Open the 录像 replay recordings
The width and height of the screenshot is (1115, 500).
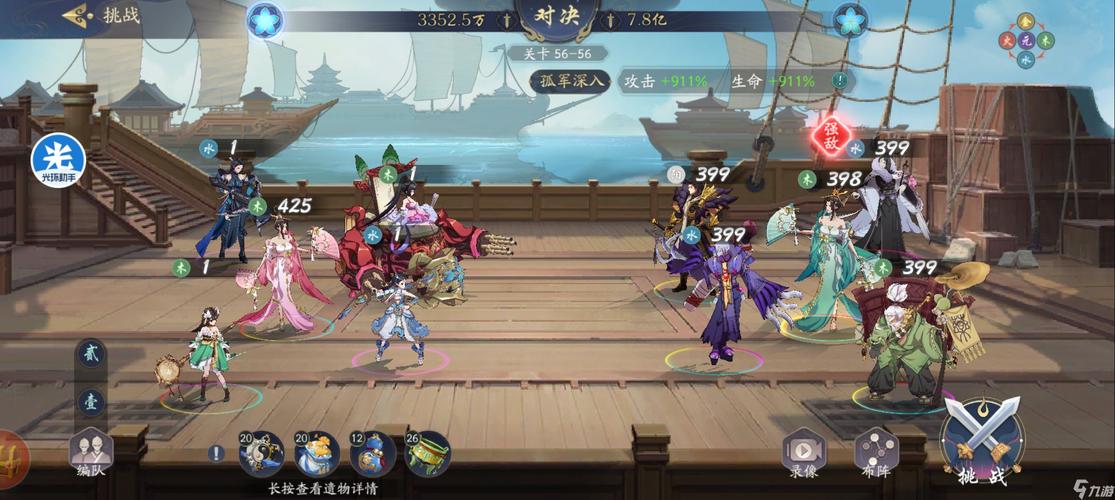[804, 456]
